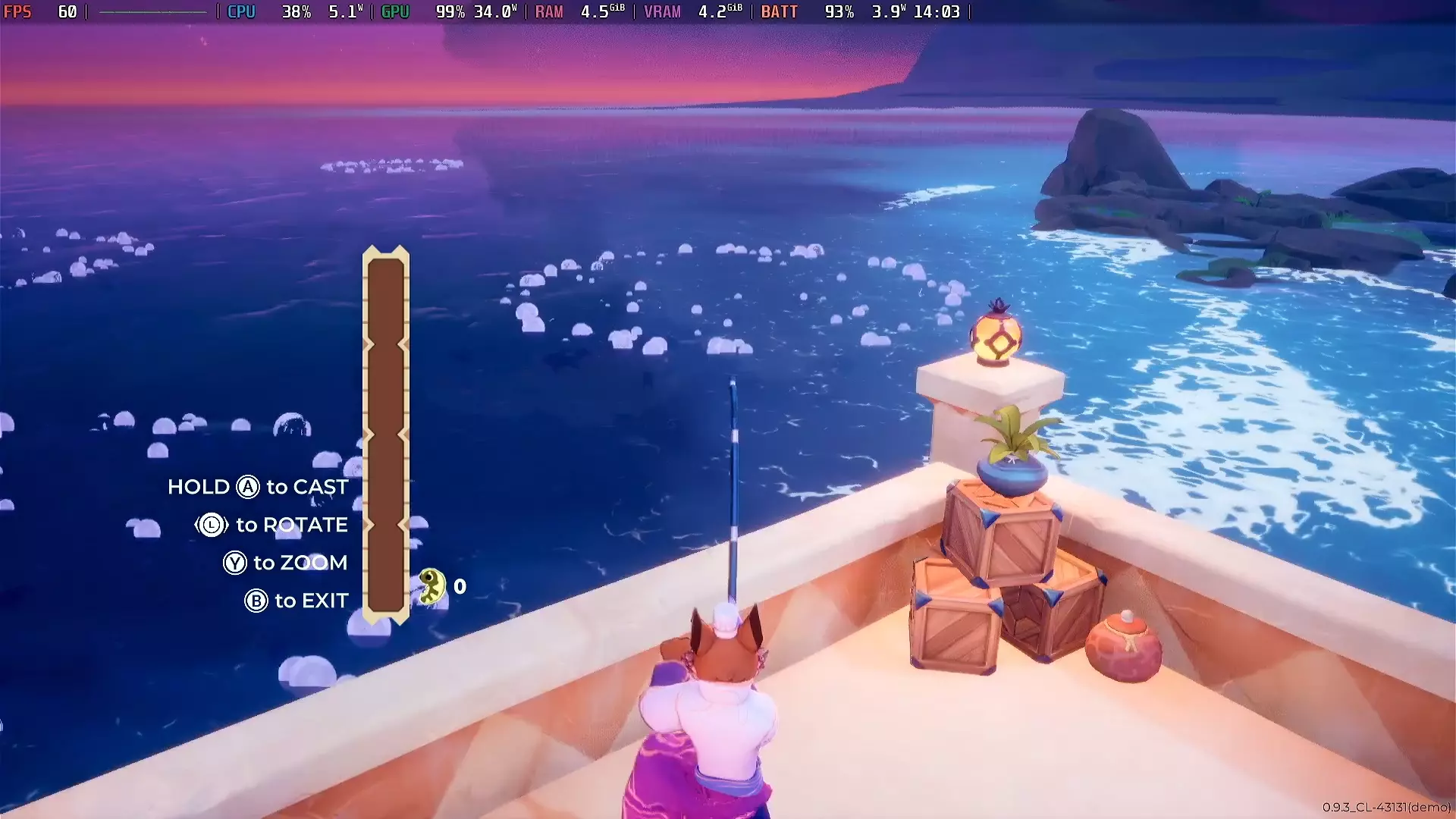Image resolution: width=1456 pixels, height=819 pixels.
Task: Click the cast meter's filled brown gauge
Action: point(385,455)
